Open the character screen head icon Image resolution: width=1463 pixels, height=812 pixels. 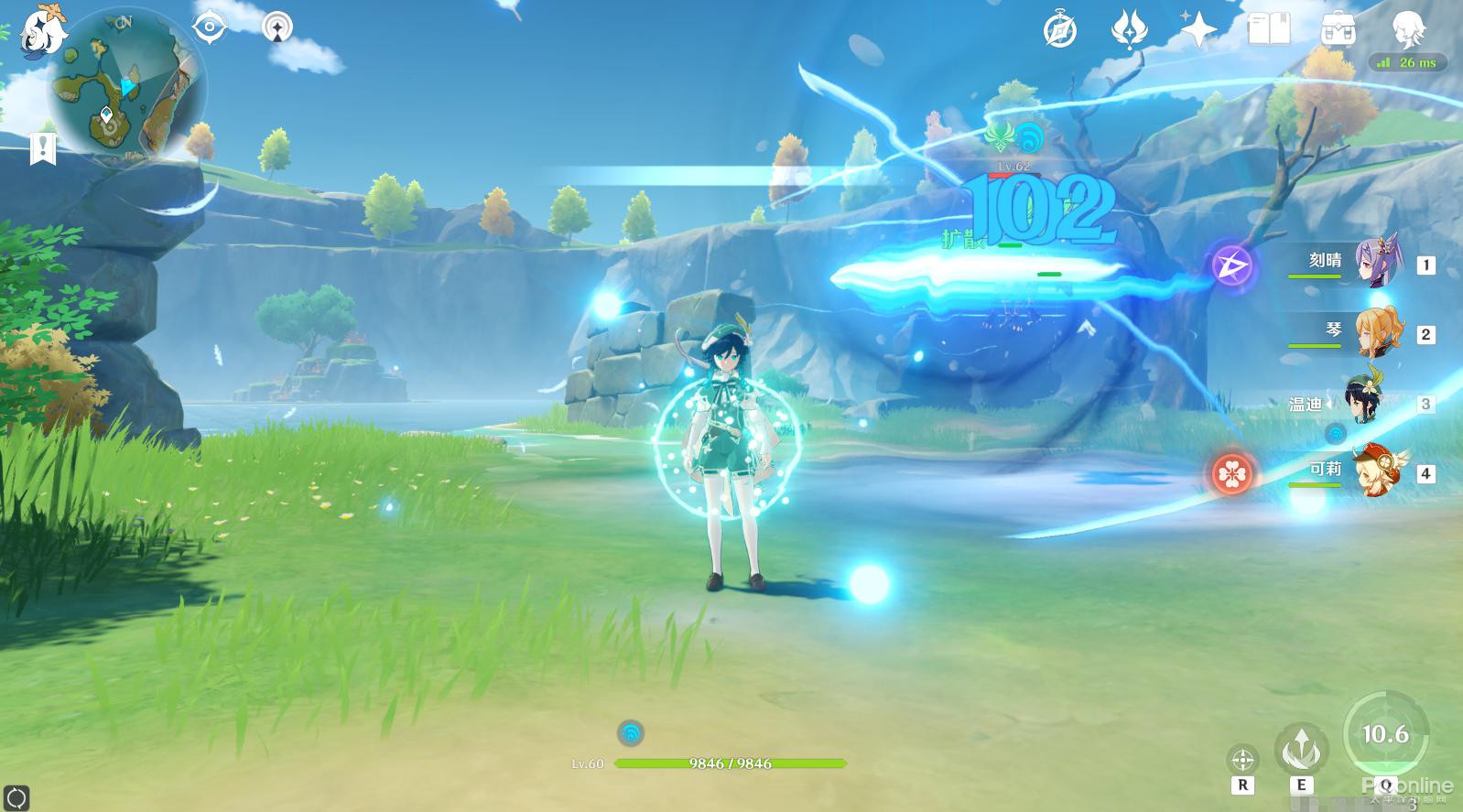click(1407, 30)
